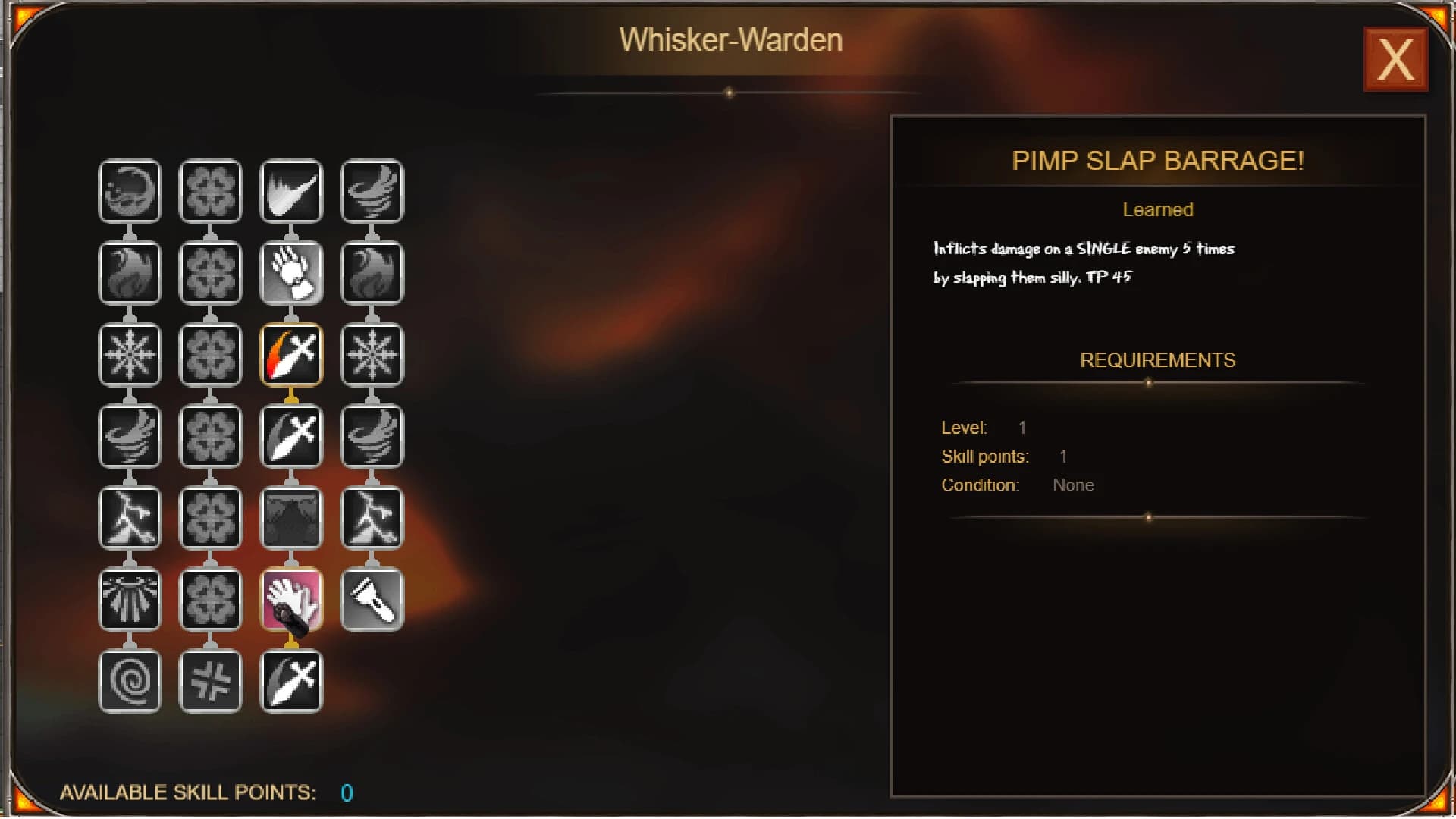Select the flashlight skill icon

click(372, 599)
